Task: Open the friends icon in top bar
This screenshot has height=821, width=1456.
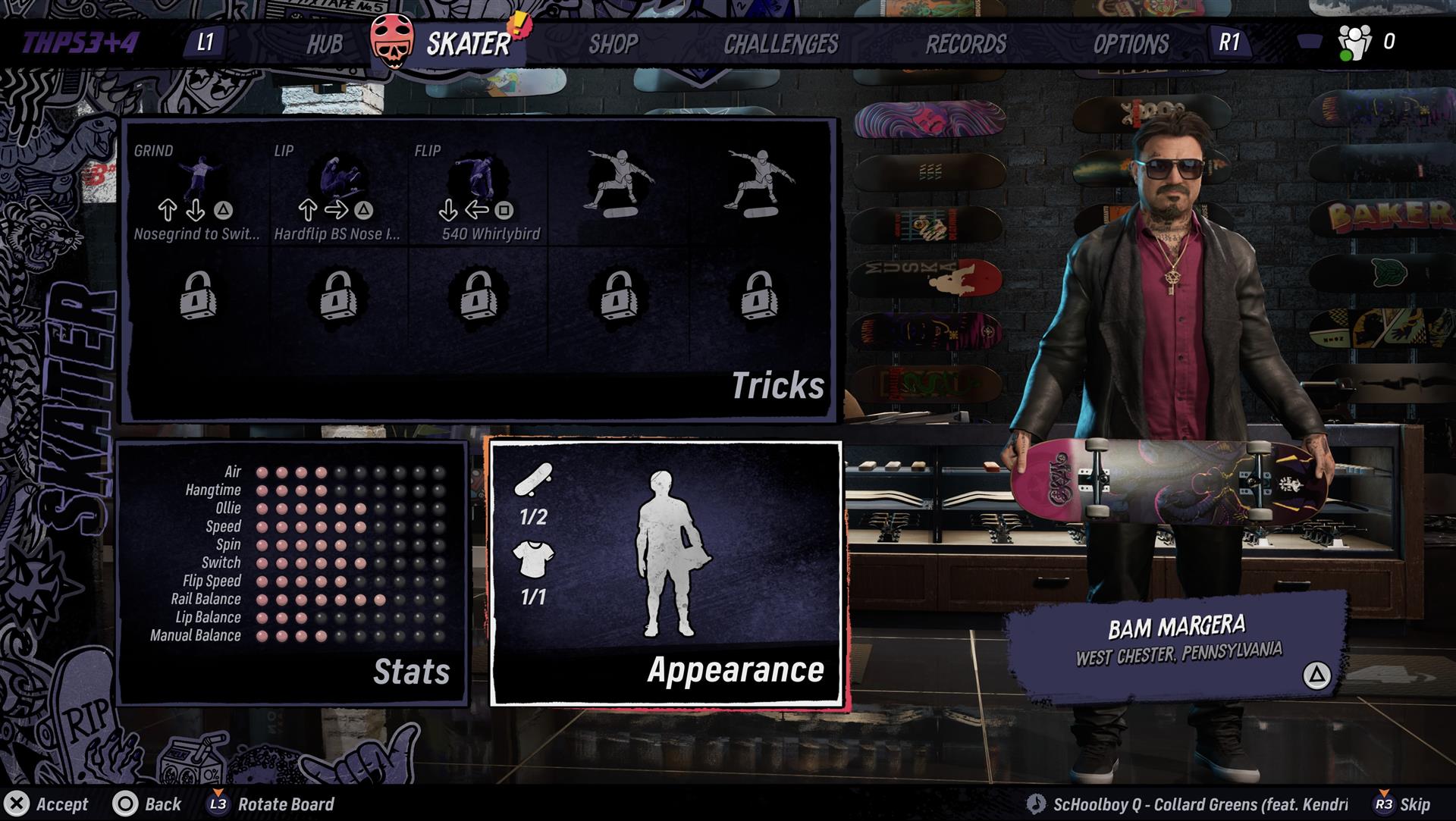Action: point(1354,42)
